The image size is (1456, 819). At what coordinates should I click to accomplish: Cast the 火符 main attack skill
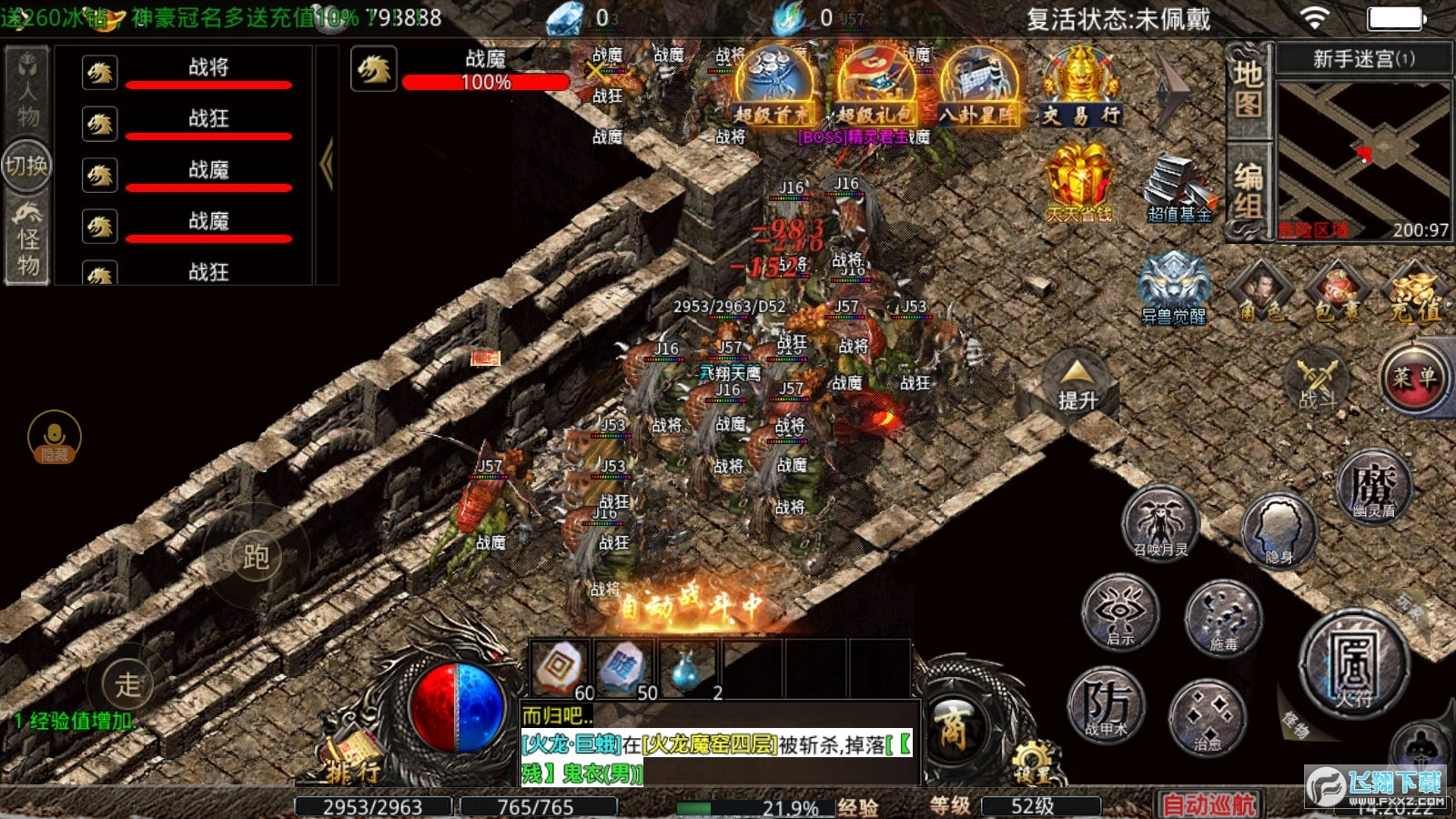(x=1353, y=665)
